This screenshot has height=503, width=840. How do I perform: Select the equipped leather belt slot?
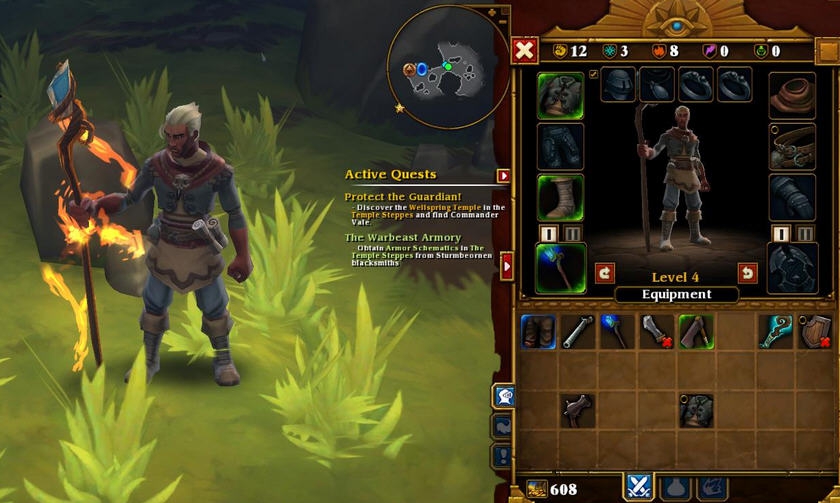(x=791, y=147)
